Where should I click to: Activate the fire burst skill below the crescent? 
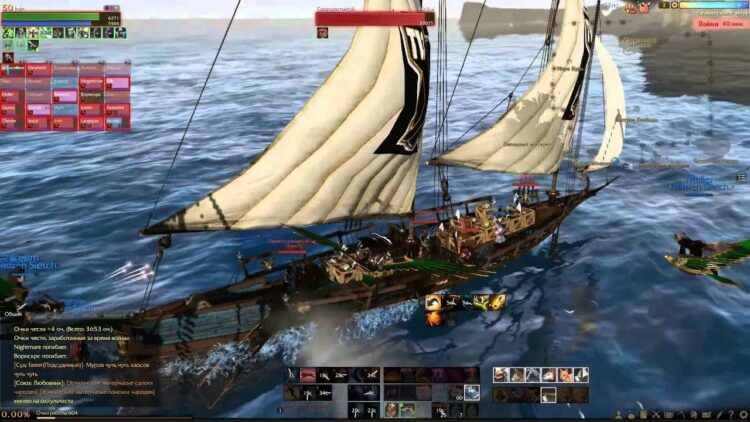pyautogui.click(x=435, y=319)
